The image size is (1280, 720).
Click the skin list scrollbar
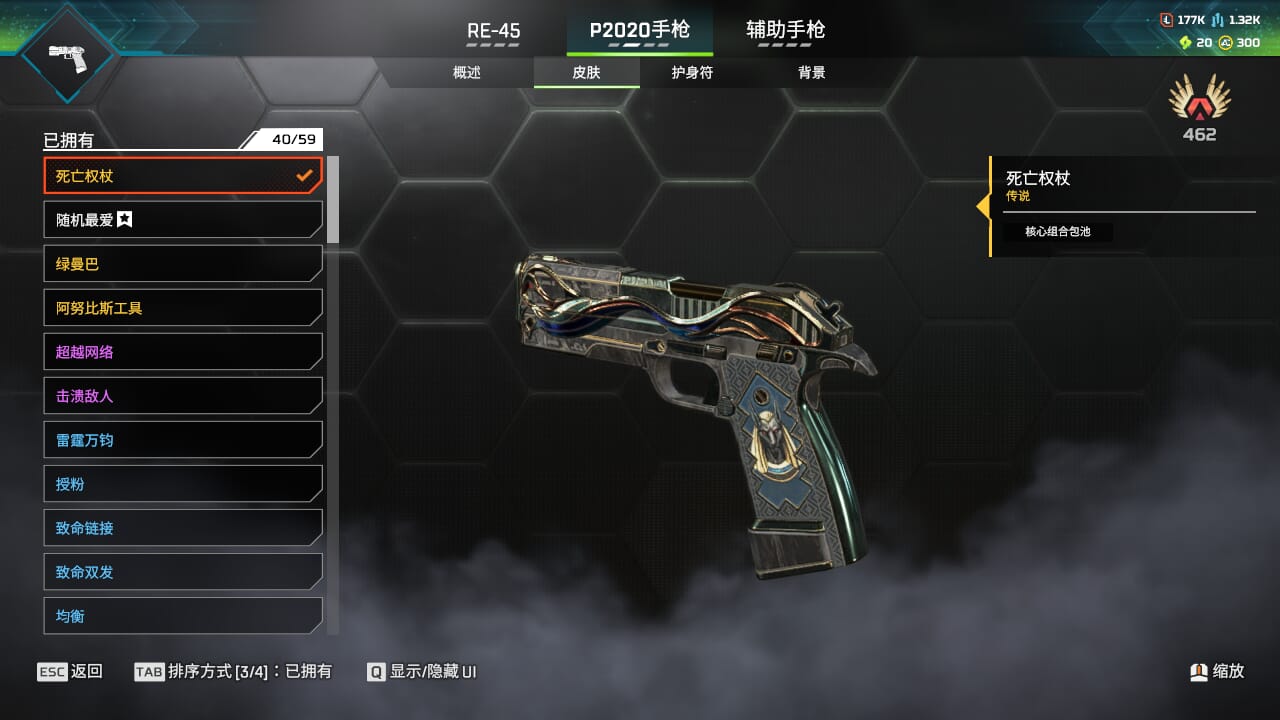click(333, 200)
